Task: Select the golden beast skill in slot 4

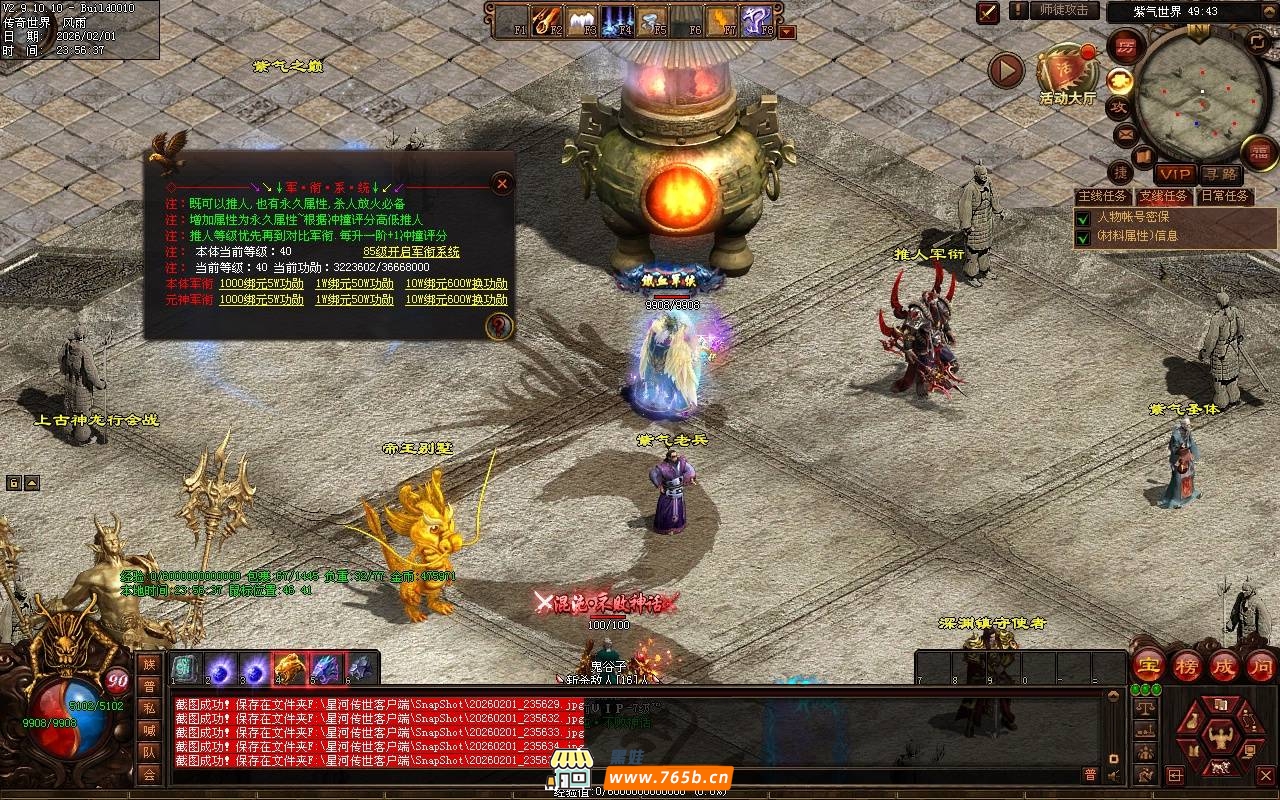Action: [x=290, y=667]
